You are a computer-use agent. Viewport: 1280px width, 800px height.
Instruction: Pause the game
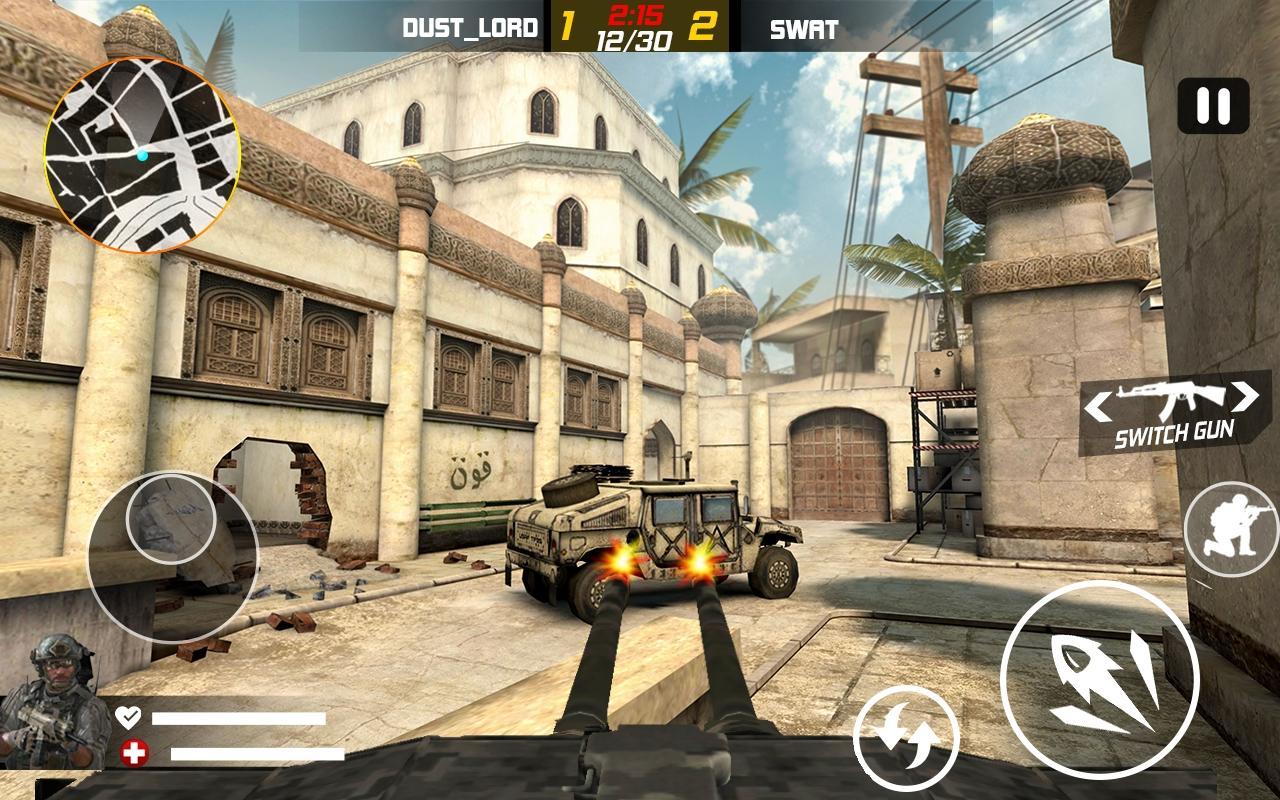point(1213,106)
